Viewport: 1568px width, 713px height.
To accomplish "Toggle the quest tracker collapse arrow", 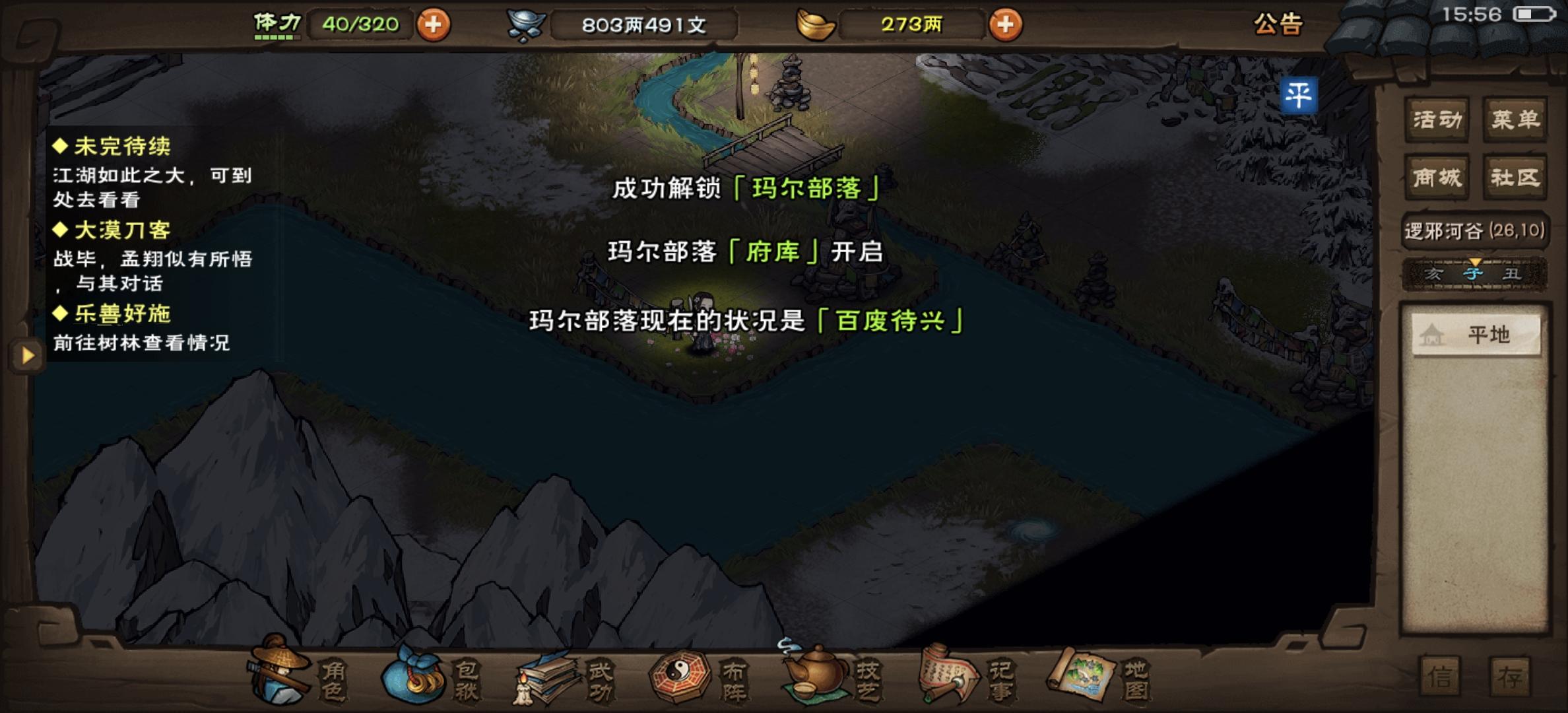I will [26, 355].
